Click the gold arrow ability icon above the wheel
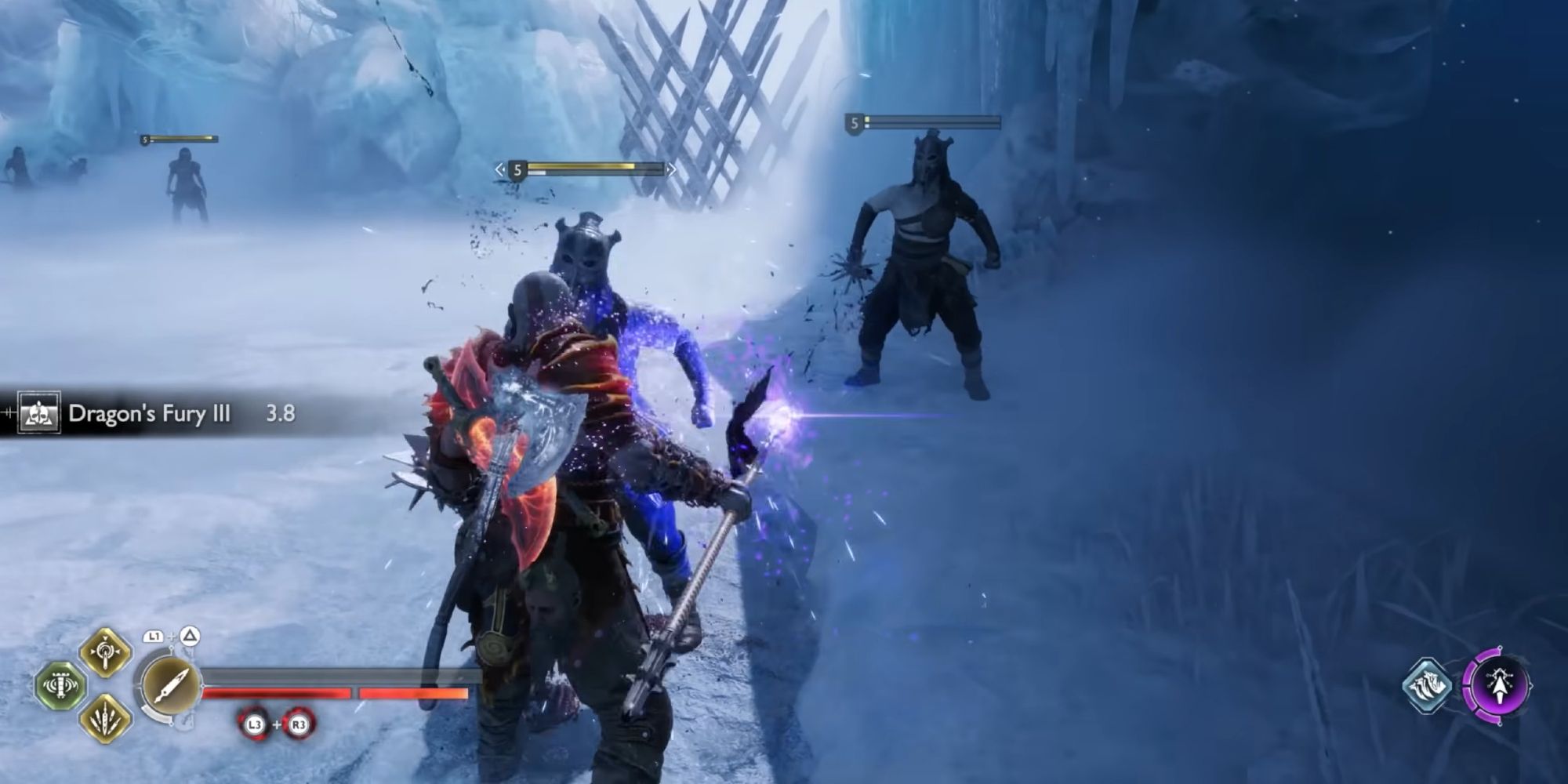Image resolution: width=1568 pixels, height=784 pixels. pos(106,652)
